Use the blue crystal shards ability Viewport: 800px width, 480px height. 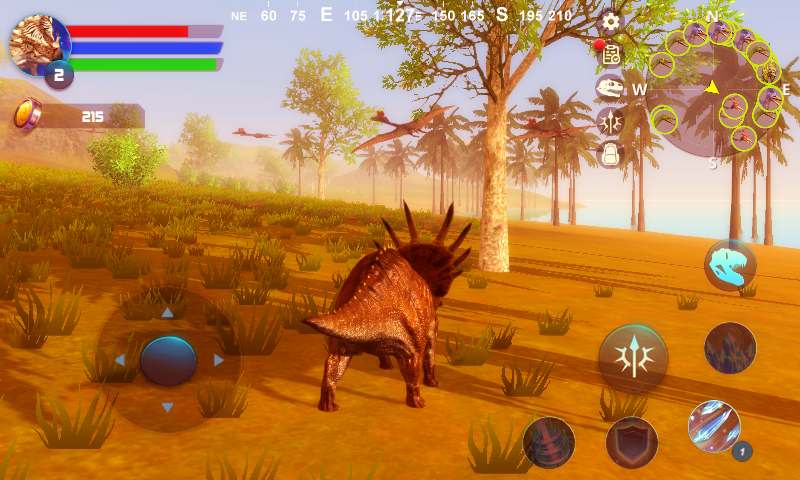pyautogui.click(x=714, y=426)
